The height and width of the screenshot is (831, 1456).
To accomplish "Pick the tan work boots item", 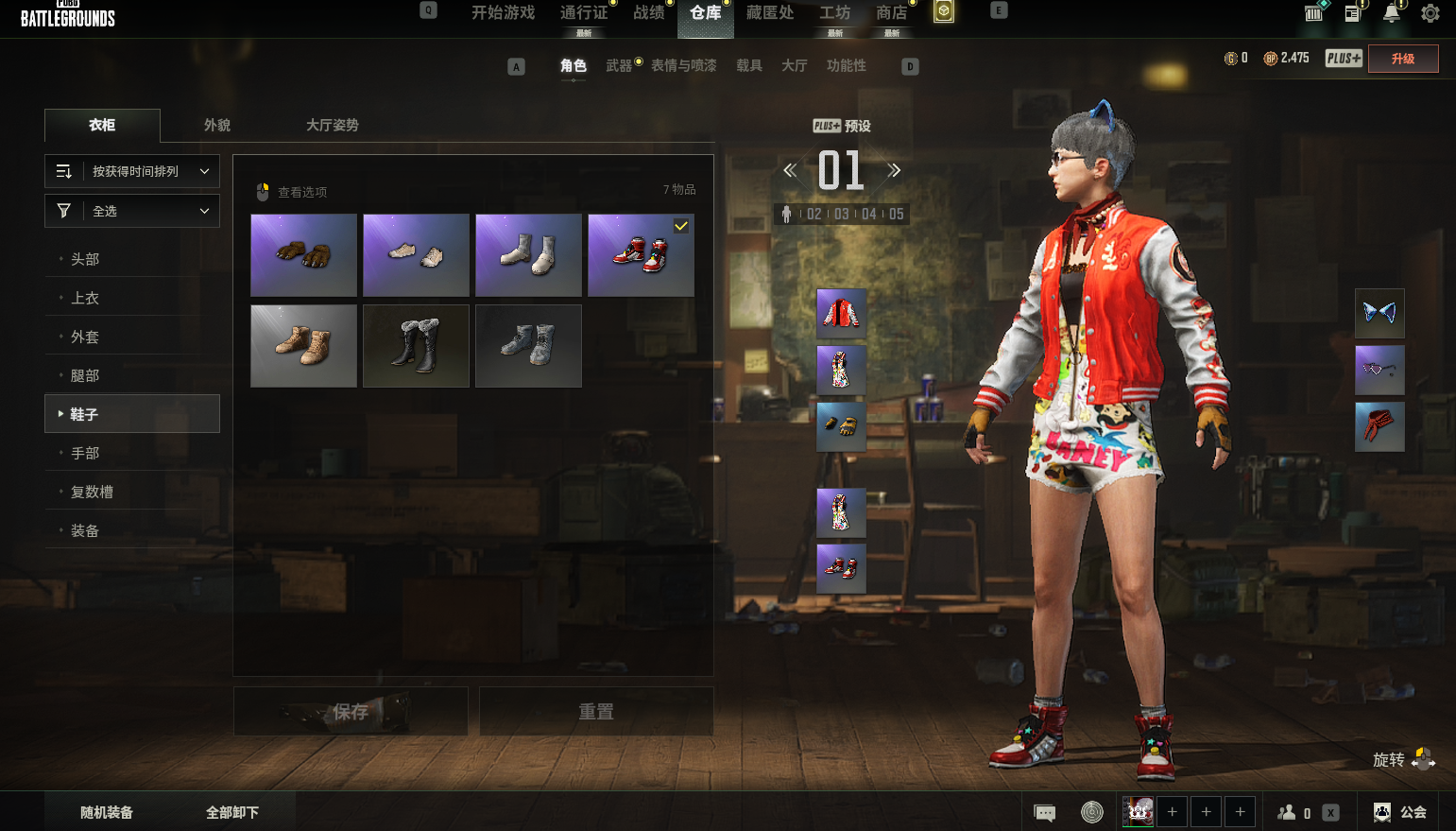I will pos(303,346).
